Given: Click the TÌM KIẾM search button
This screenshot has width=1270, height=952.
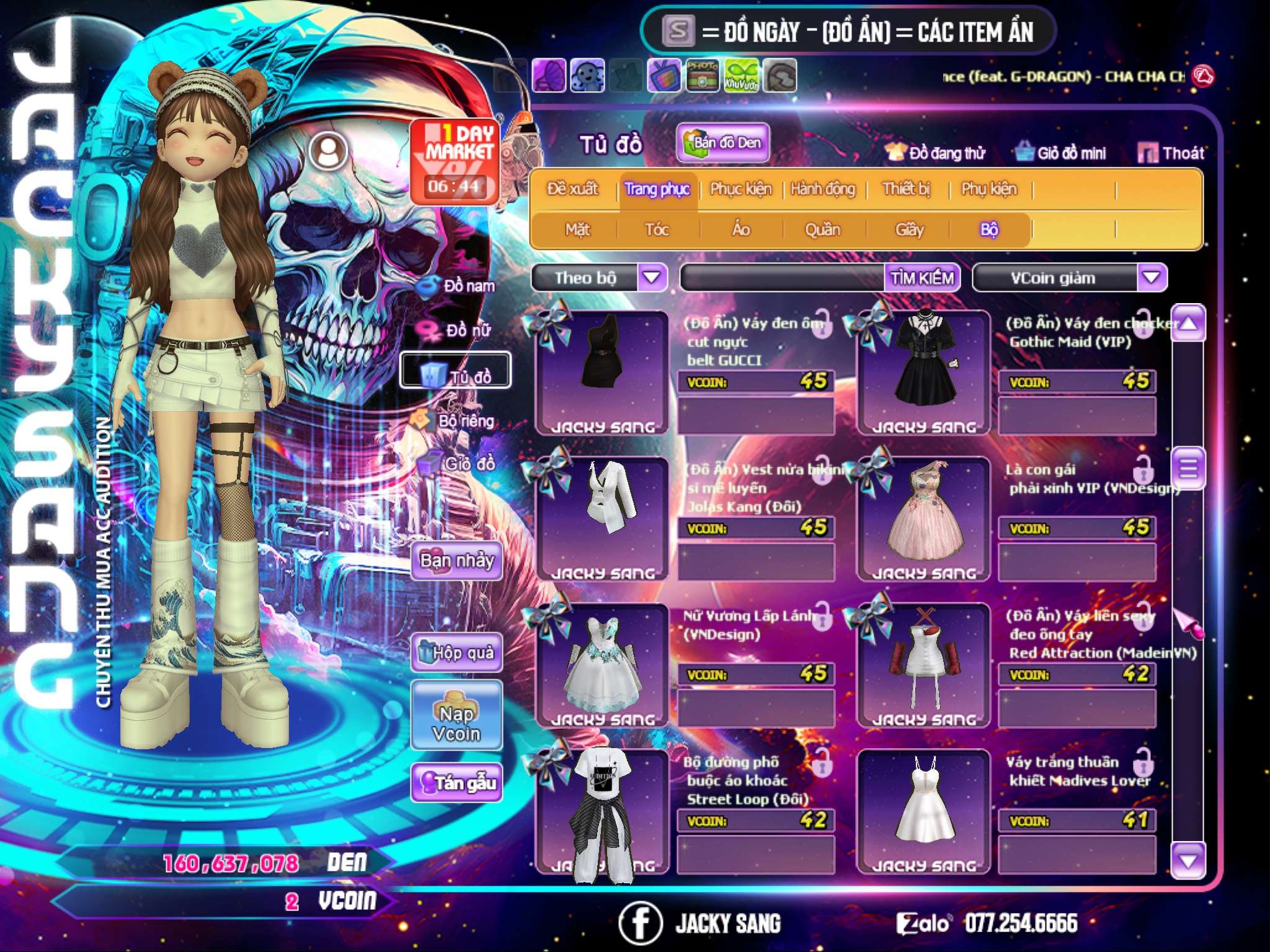Looking at the screenshot, I should [x=922, y=278].
